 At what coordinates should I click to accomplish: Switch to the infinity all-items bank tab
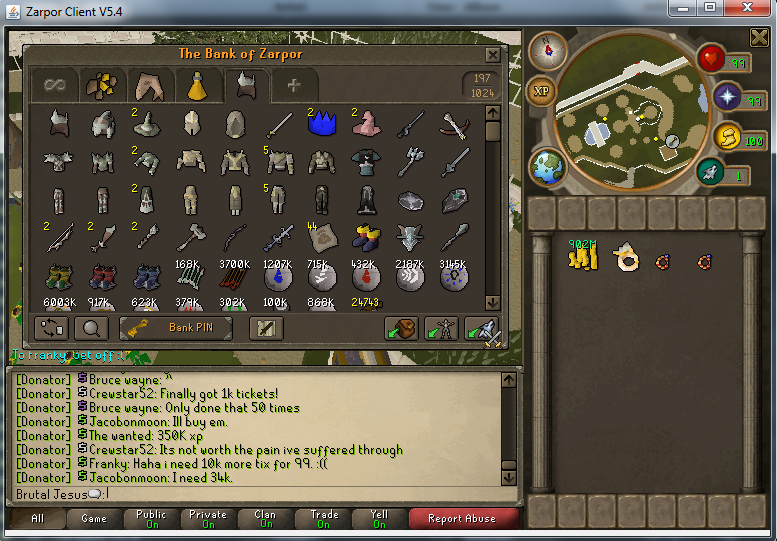point(54,85)
